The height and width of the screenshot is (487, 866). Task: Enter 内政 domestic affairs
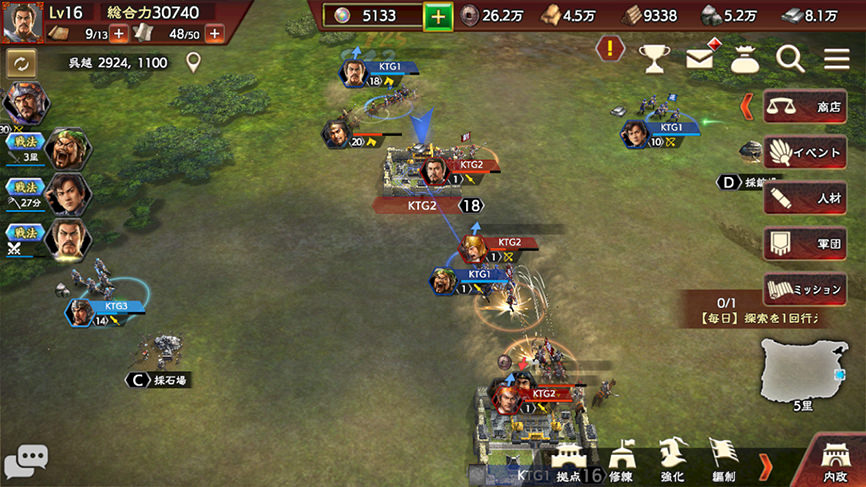pyautogui.click(x=835, y=462)
